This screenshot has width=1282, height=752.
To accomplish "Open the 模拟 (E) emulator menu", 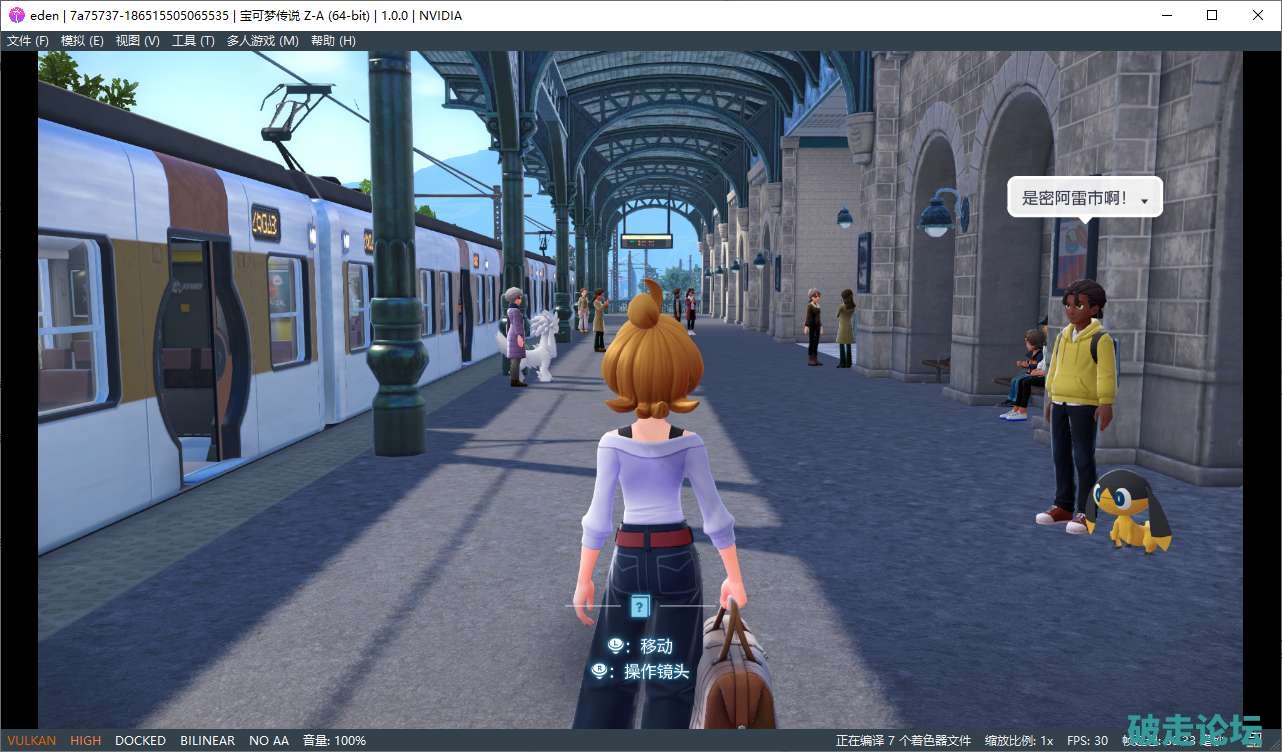I will (82, 41).
